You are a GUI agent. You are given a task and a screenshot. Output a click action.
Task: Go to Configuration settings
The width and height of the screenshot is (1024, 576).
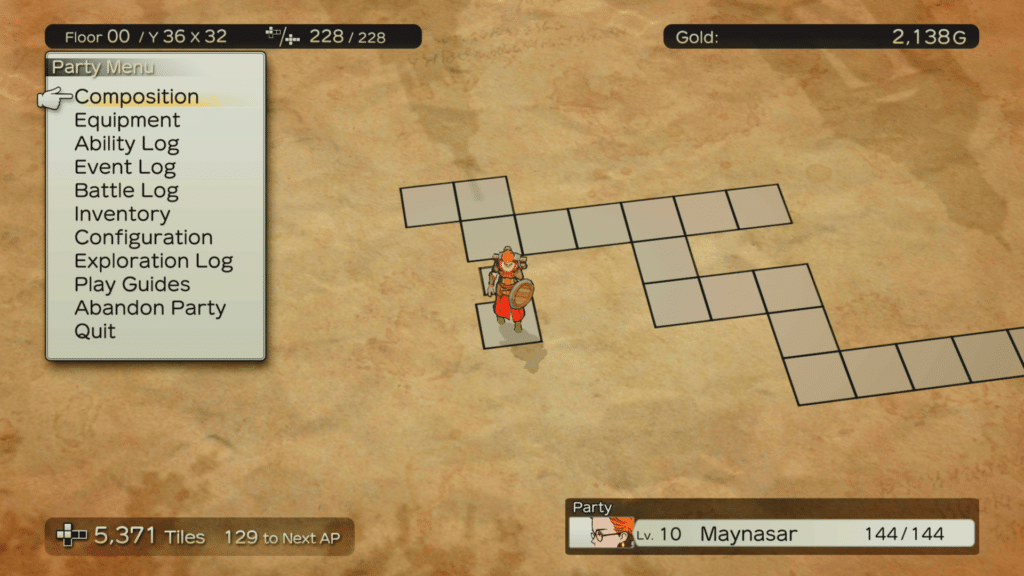click(x=143, y=238)
